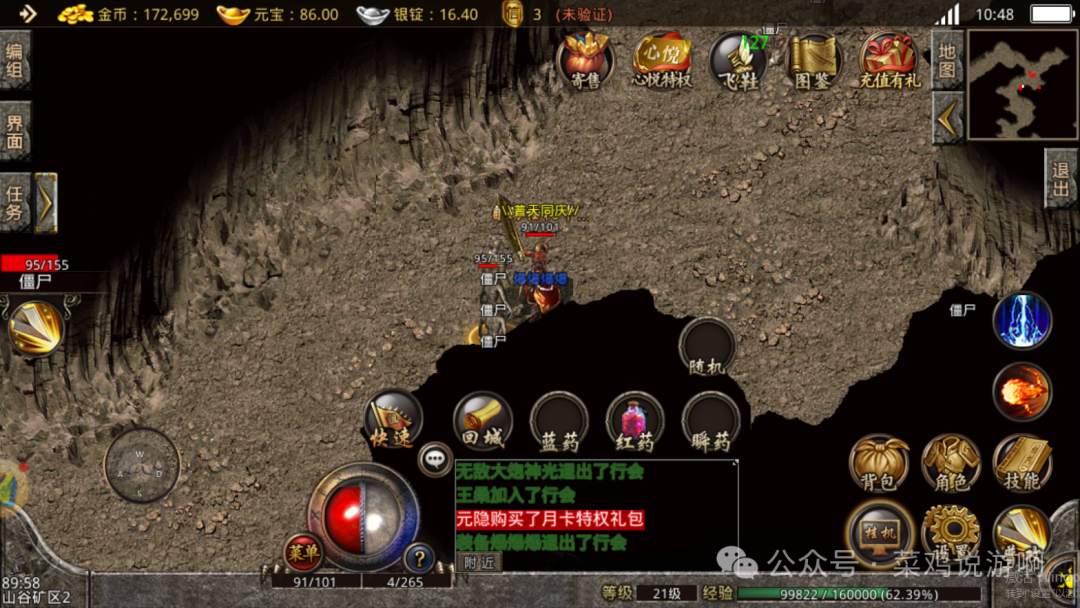
Task: Open the 图鉴 codex scroll
Action: pos(813,60)
